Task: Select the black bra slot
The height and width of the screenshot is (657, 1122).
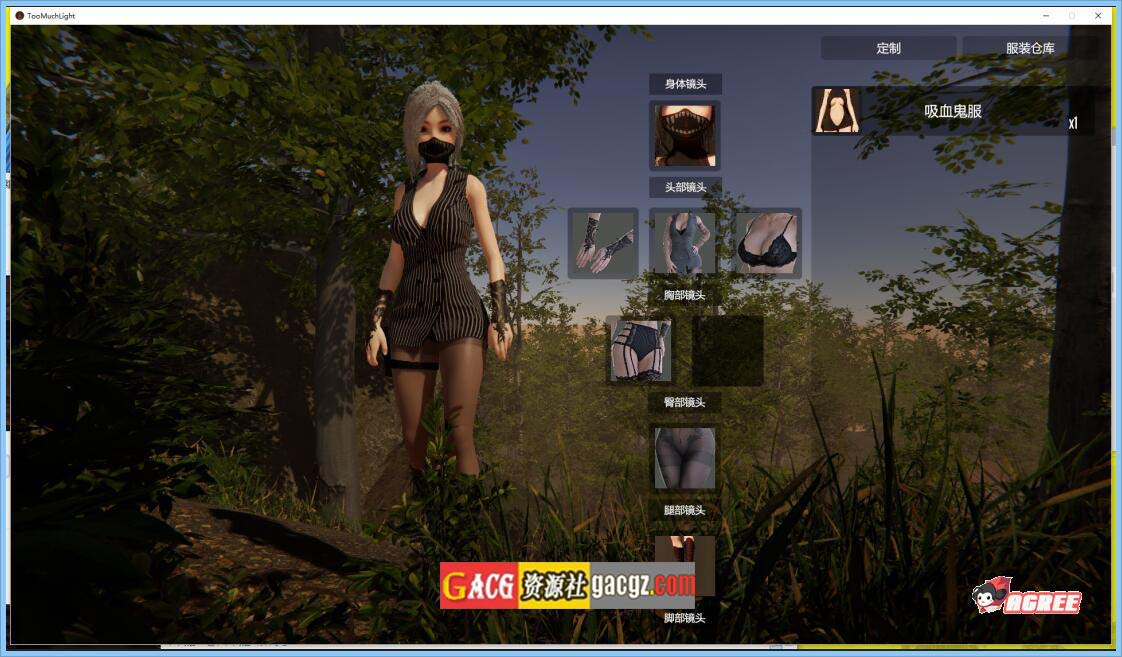Action: pos(766,243)
